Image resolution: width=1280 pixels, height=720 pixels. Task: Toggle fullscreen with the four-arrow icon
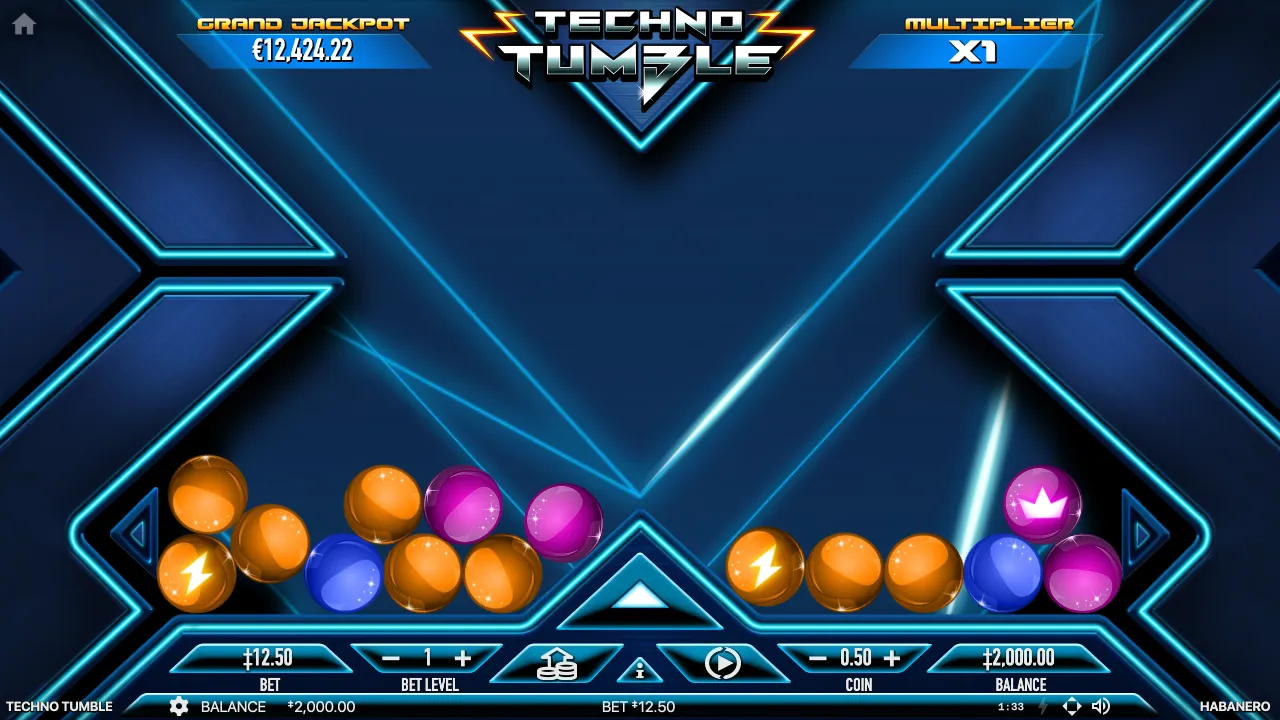pos(1072,706)
